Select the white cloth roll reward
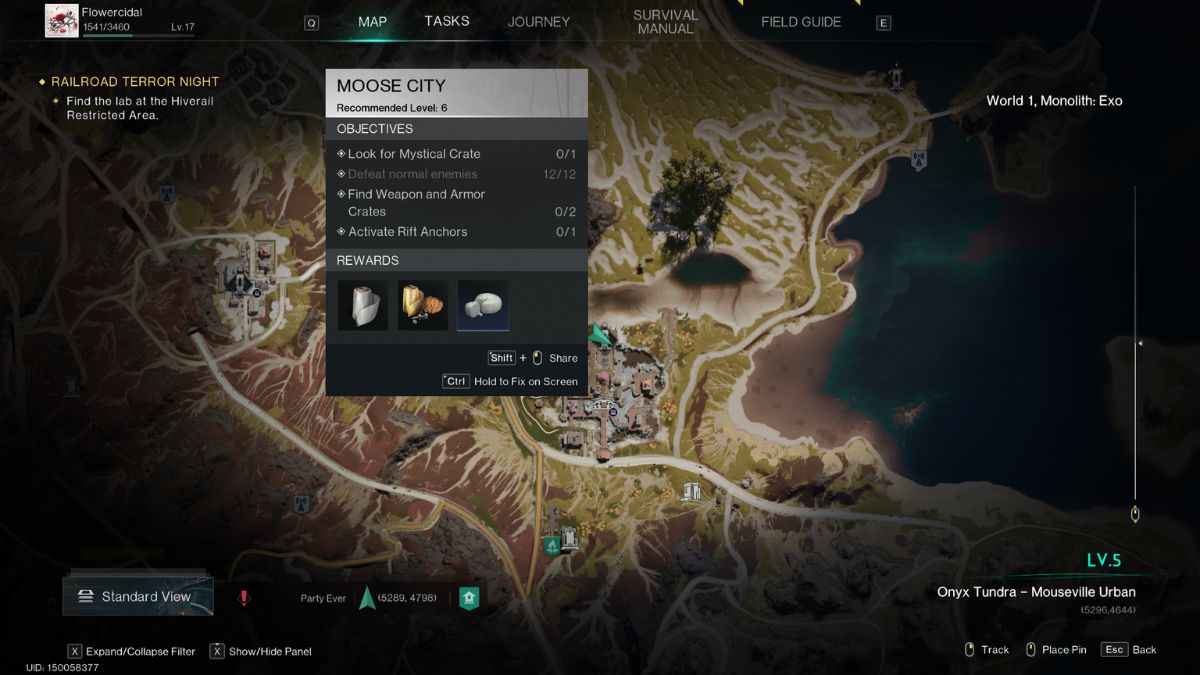Image resolution: width=1200 pixels, height=675 pixels. point(362,305)
